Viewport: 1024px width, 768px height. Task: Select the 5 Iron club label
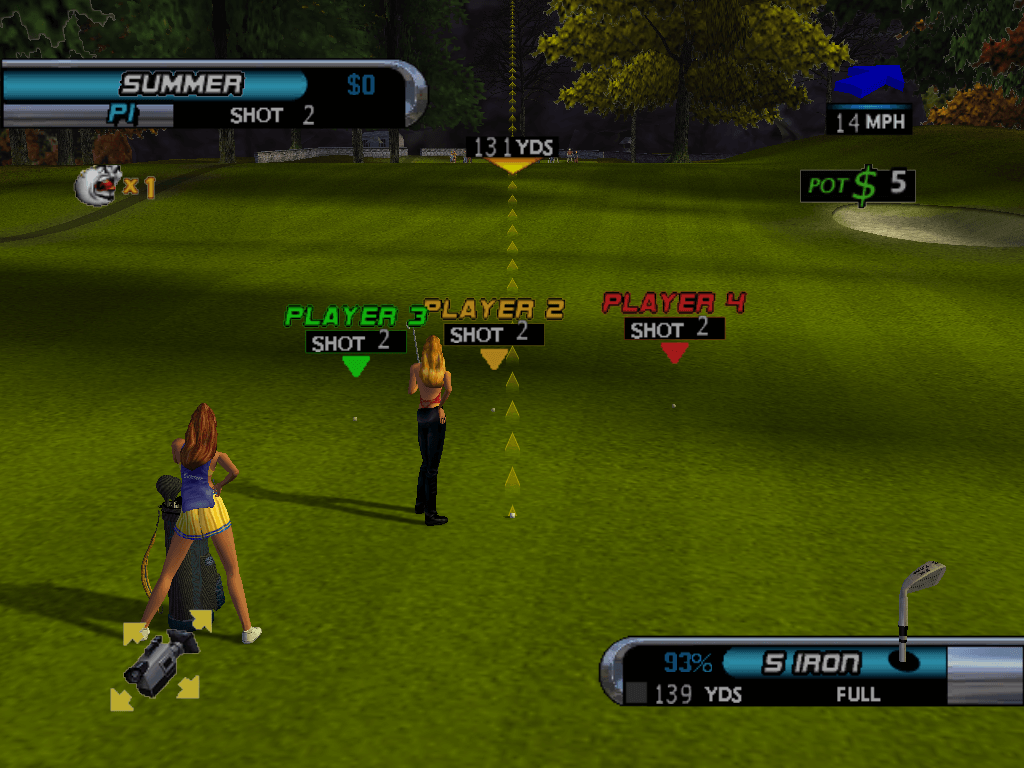(811, 663)
